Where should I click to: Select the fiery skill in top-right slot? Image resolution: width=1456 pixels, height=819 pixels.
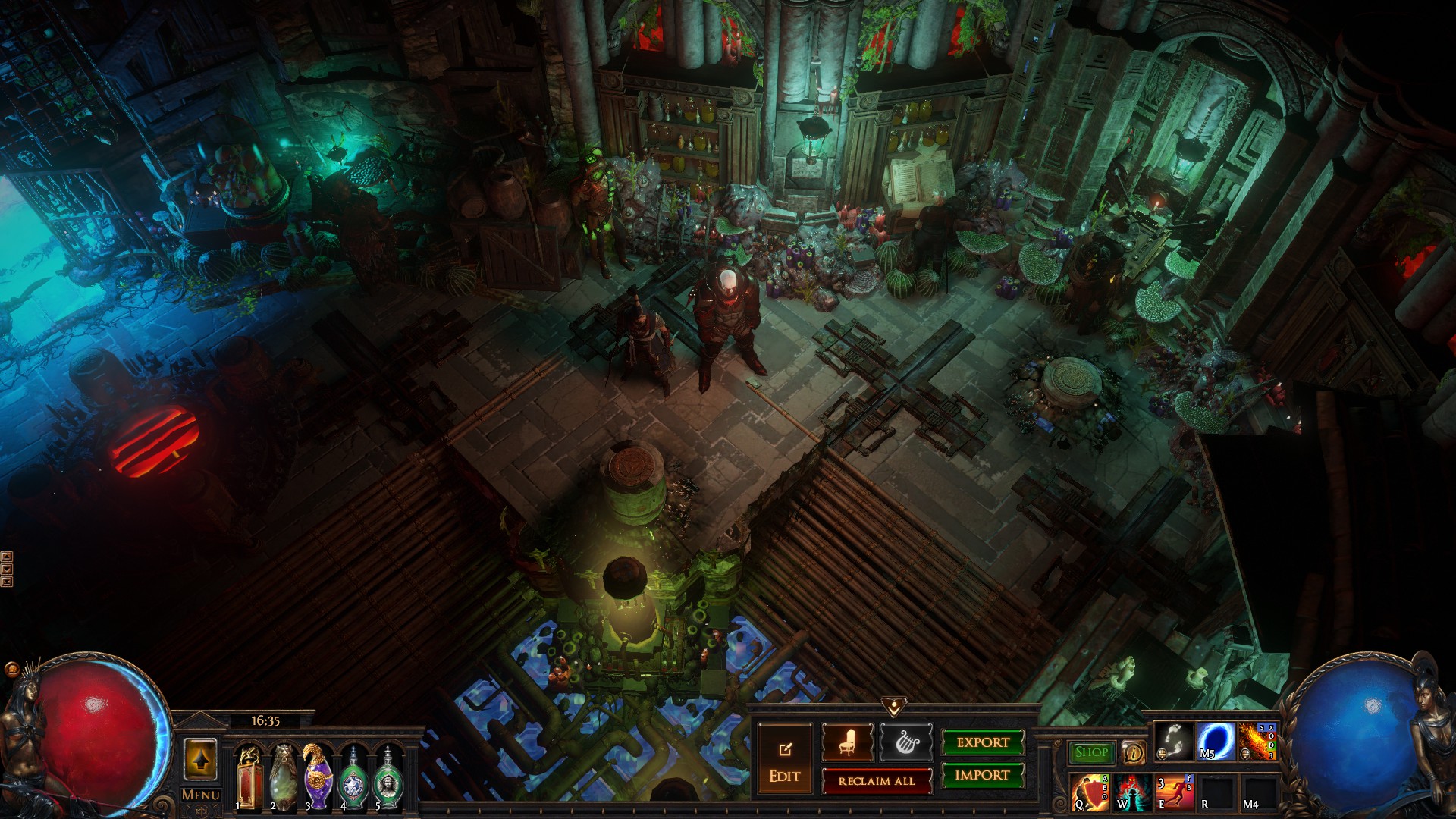[1258, 742]
